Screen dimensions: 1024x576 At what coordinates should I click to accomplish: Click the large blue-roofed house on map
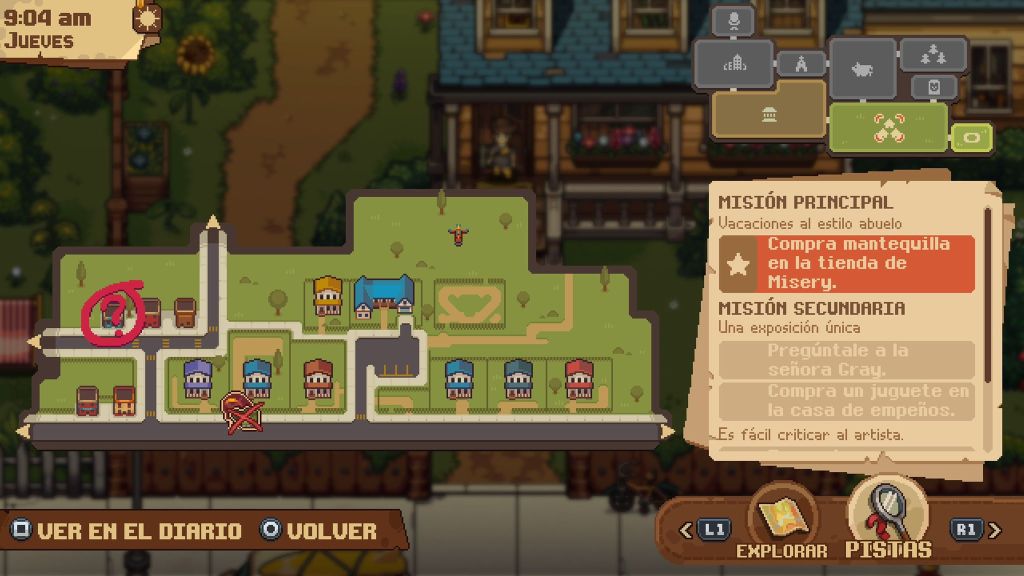(x=383, y=296)
